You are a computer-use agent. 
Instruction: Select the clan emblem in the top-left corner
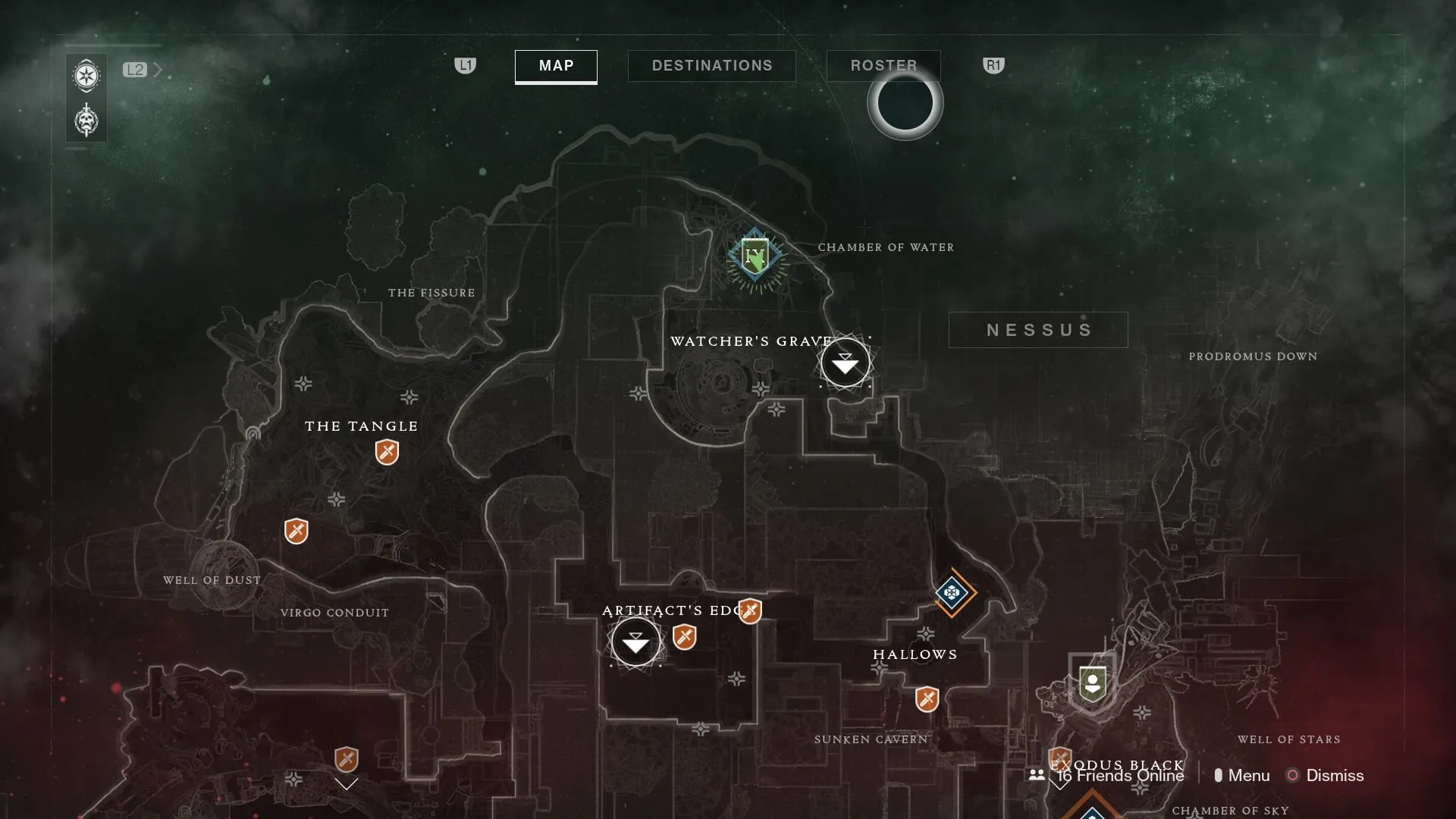point(86,76)
